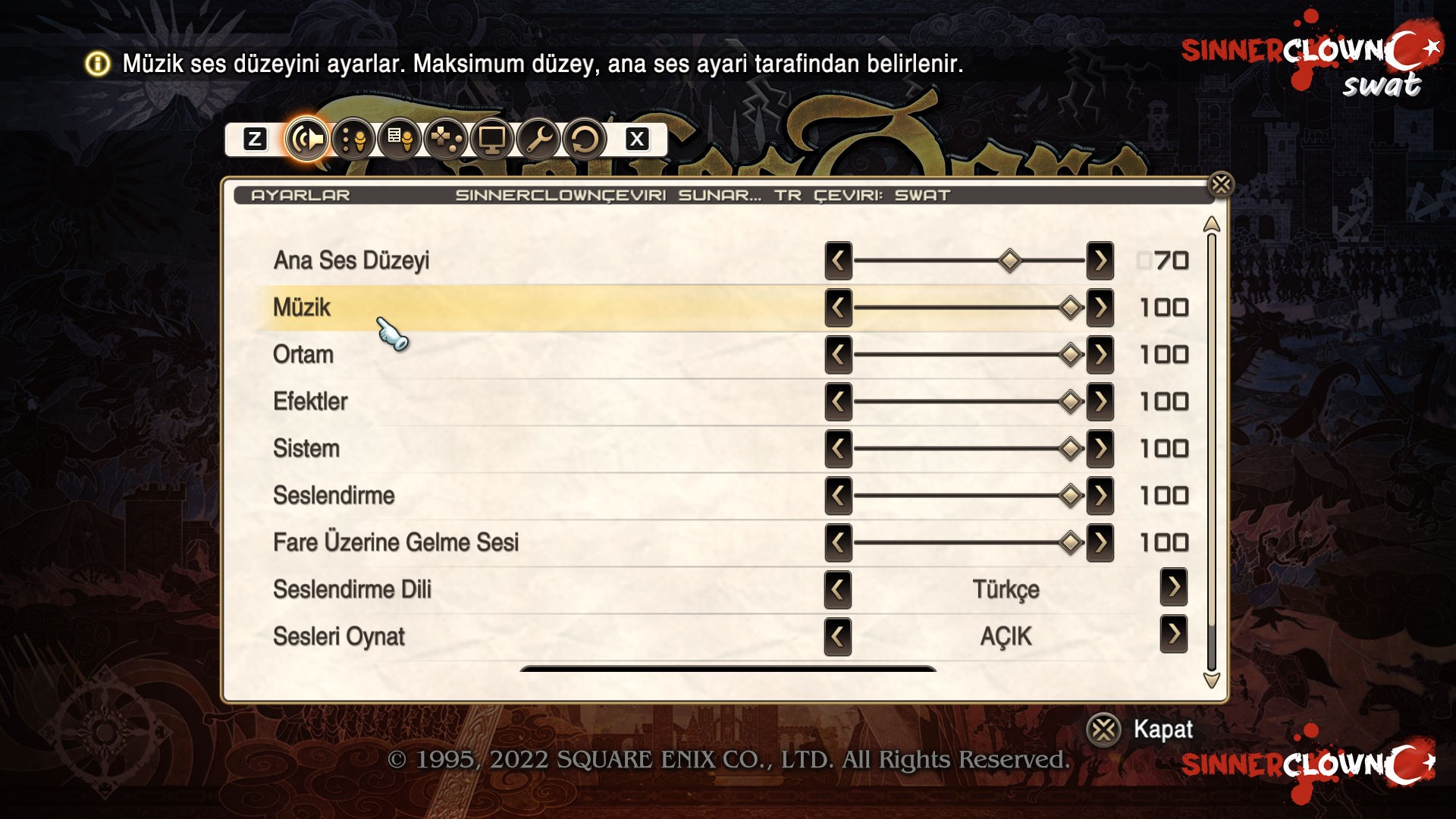Toggle Sesleri Oynat to KAPALI
The height and width of the screenshot is (819, 1456).
pyautogui.click(x=1174, y=637)
